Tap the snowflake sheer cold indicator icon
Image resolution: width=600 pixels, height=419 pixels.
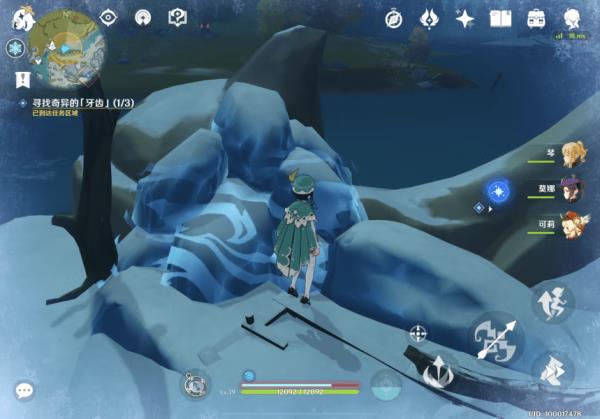15,48
